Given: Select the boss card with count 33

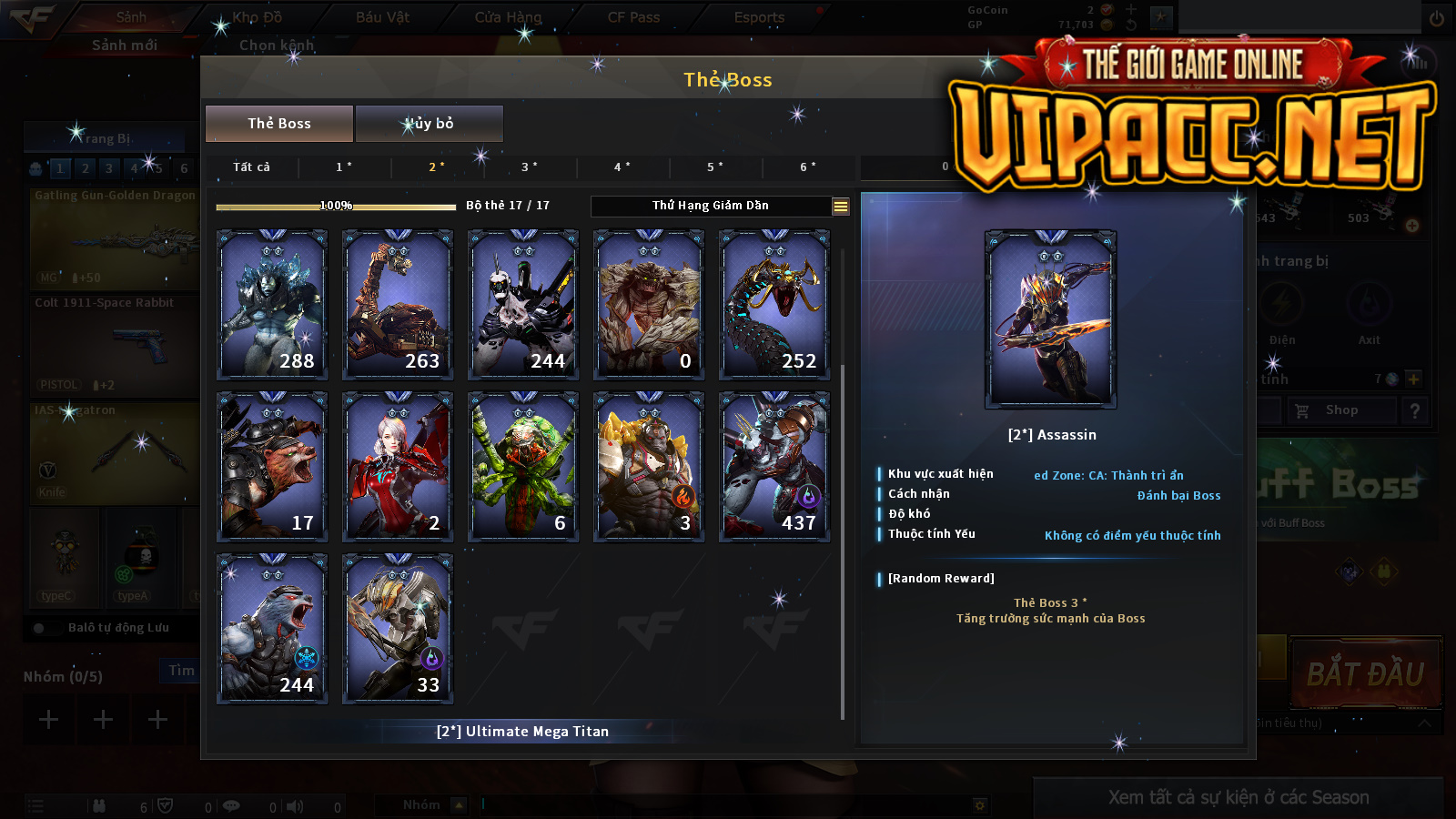Looking at the screenshot, I should [x=398, y=628].
